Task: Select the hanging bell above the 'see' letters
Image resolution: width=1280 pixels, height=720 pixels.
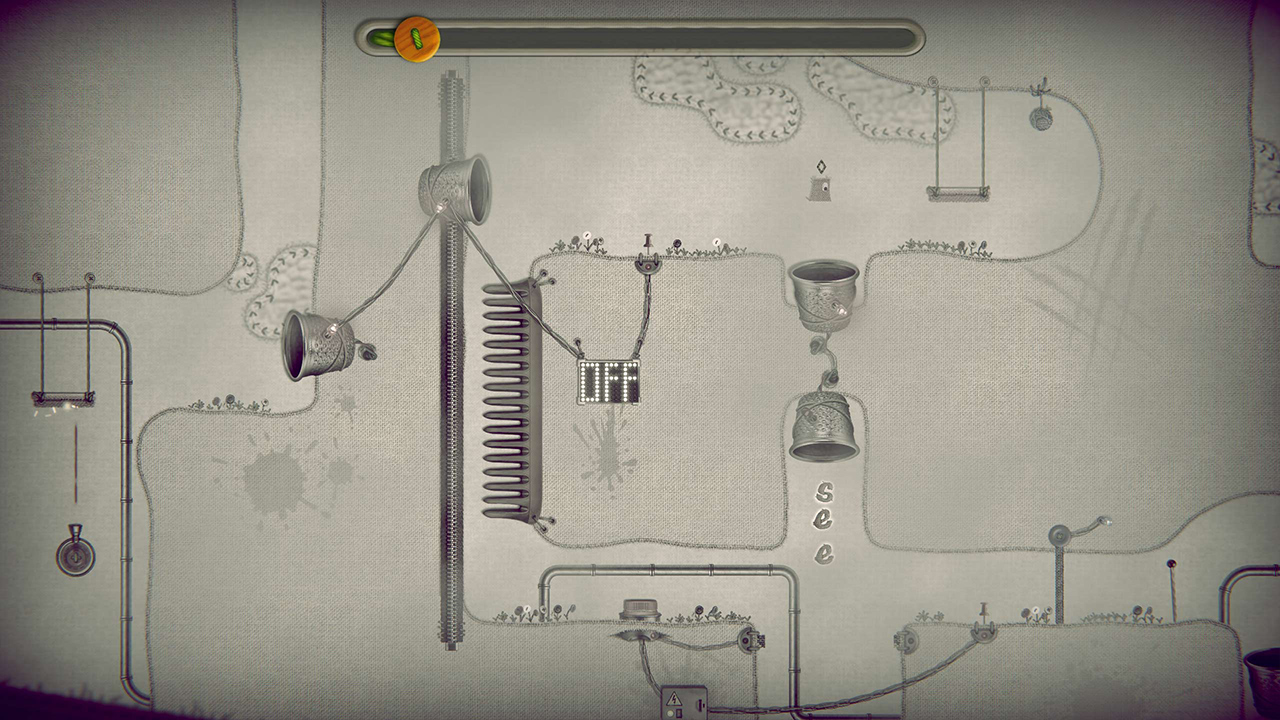Action: coord(823,425)
